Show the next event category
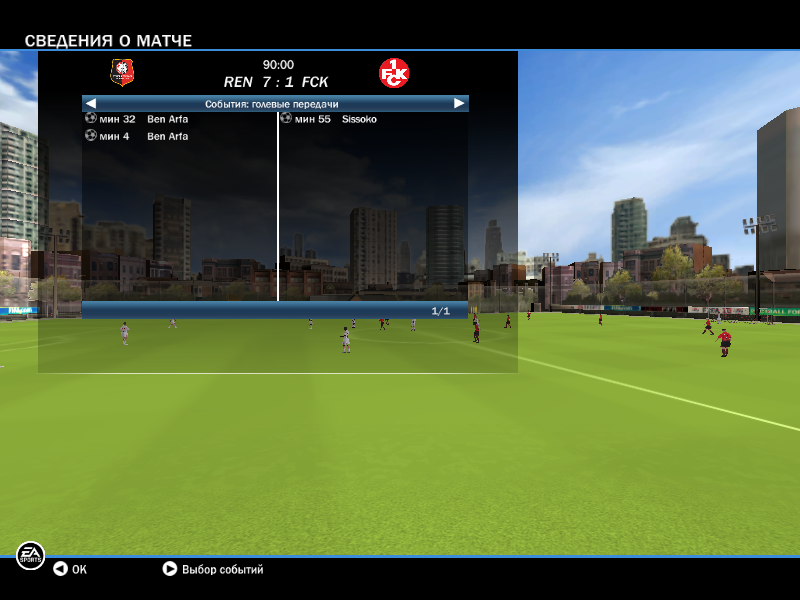800x600 pixels. [x=459, y=103]
